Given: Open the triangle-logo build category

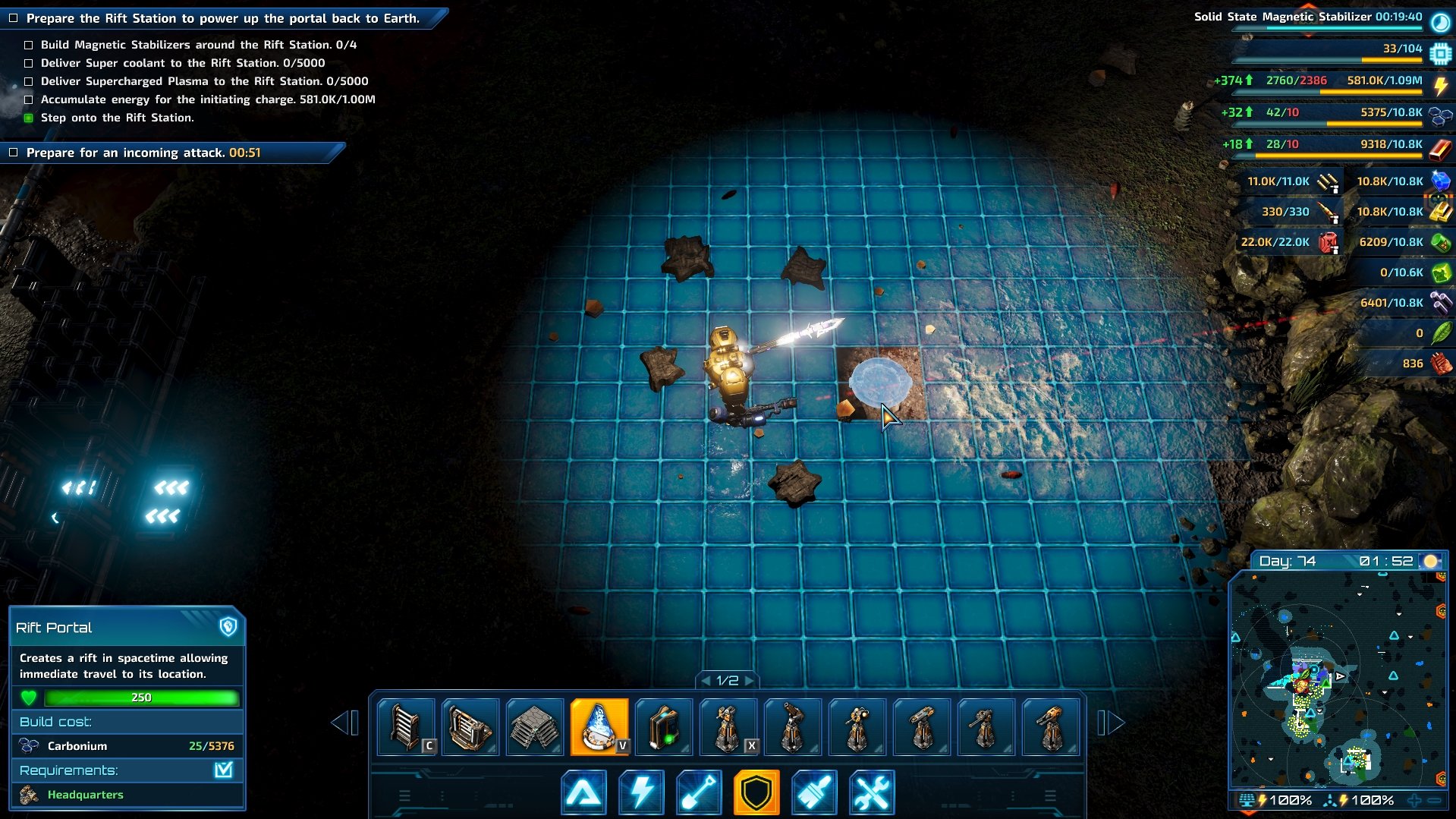Looking at the screenshot, I should tap(583, 792).
